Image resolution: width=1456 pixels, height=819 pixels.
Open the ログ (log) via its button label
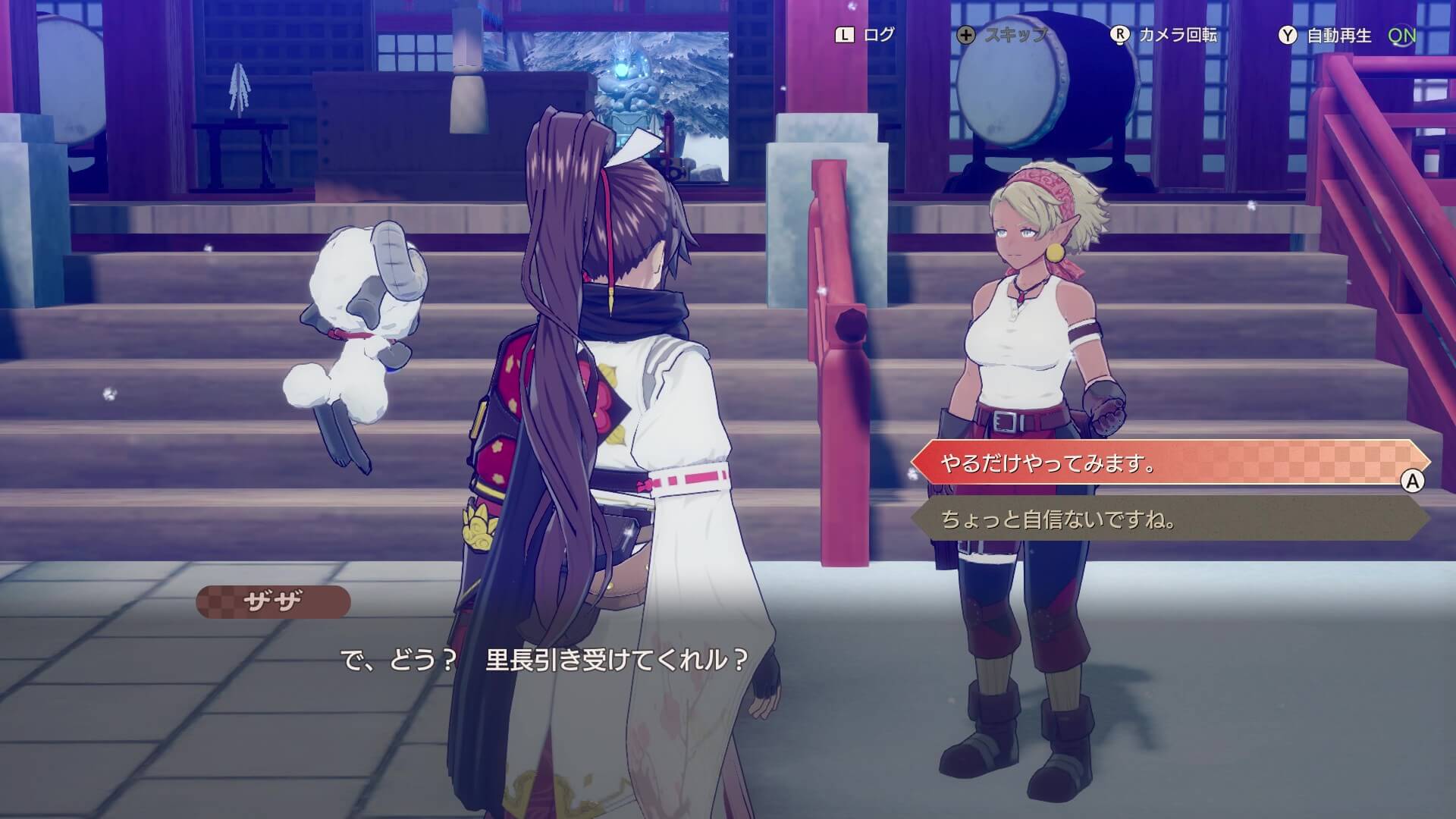tap(878, 33)
